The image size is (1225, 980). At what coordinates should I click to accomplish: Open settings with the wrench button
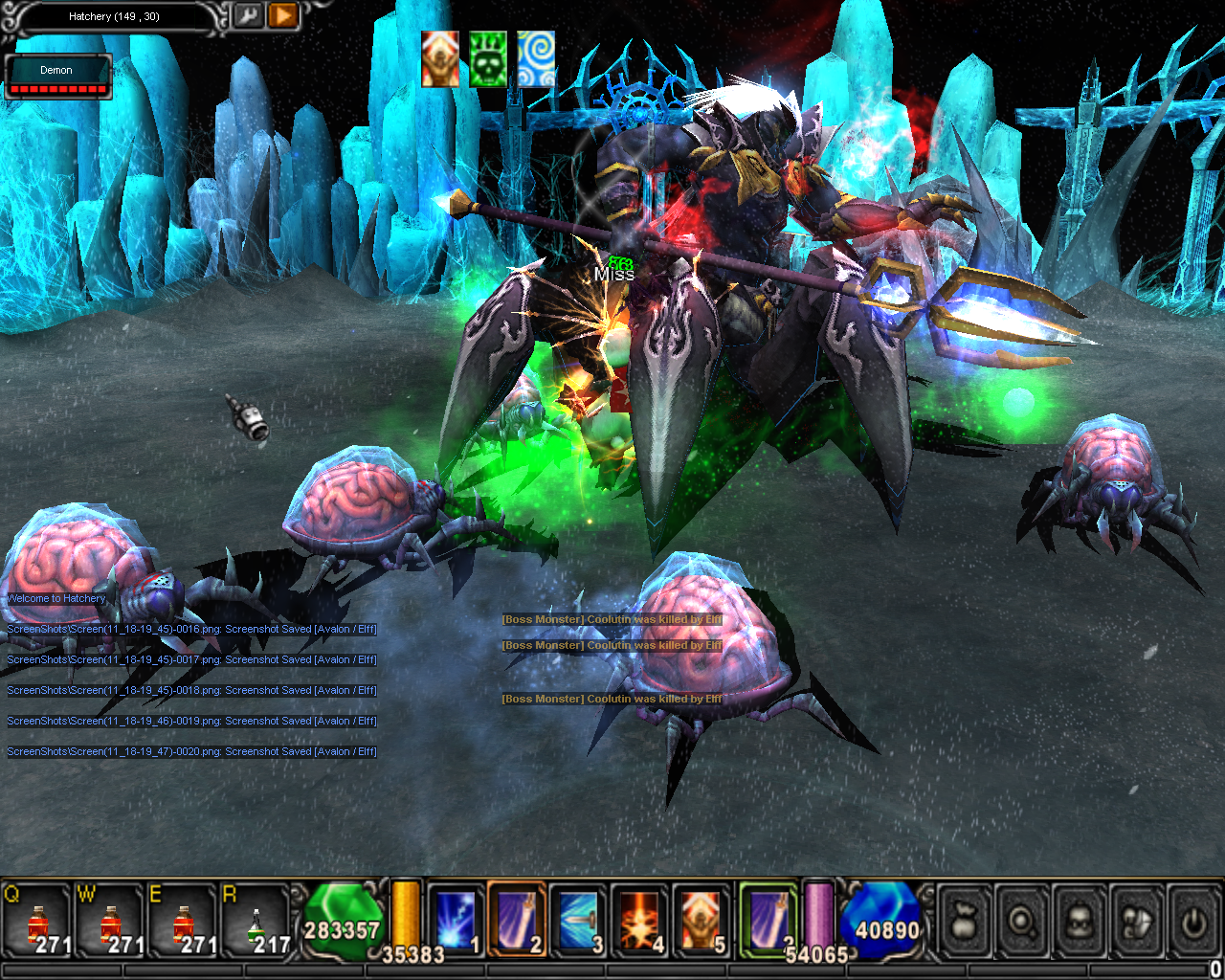point(247,16)
